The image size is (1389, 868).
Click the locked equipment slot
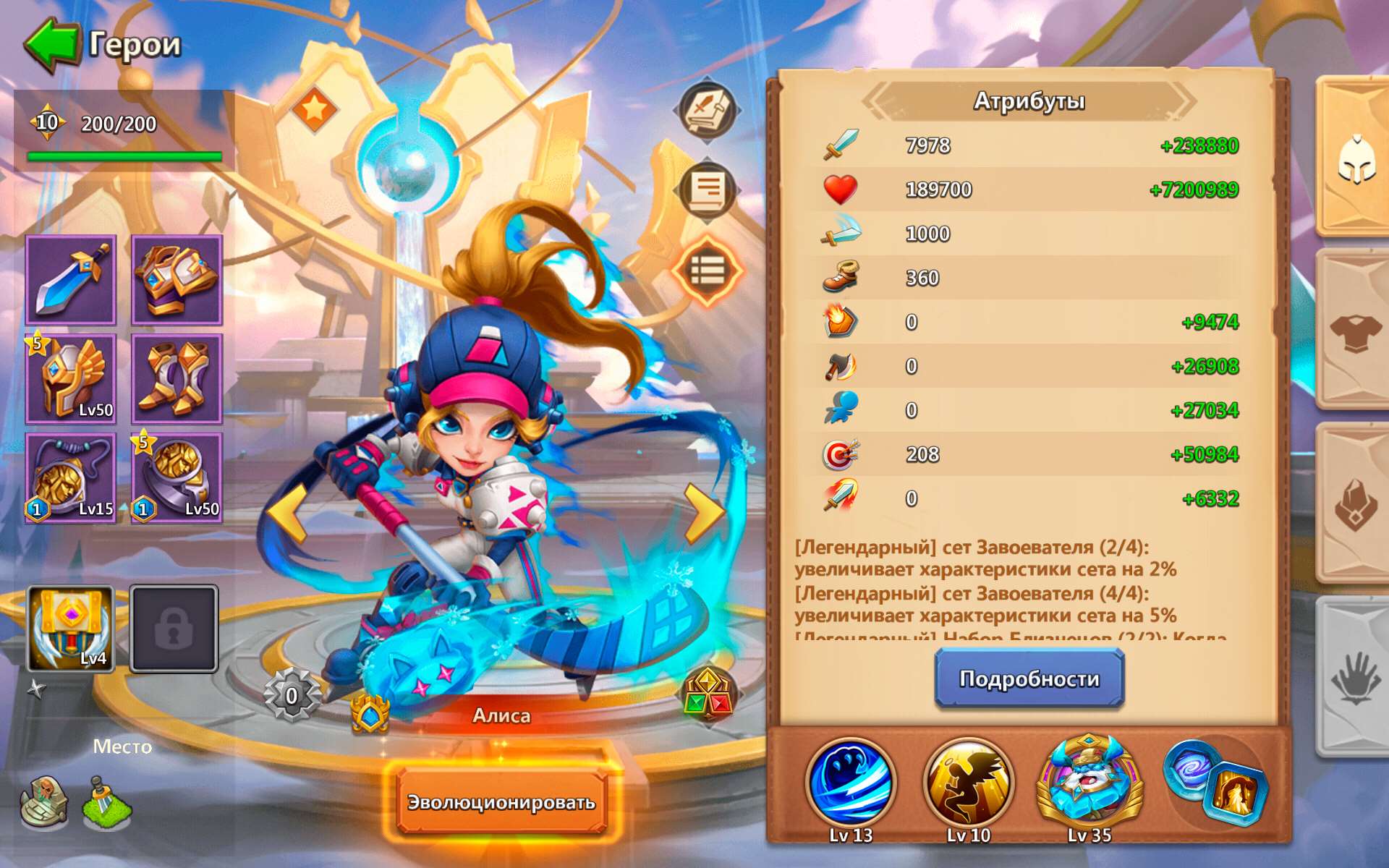(174, 628)
